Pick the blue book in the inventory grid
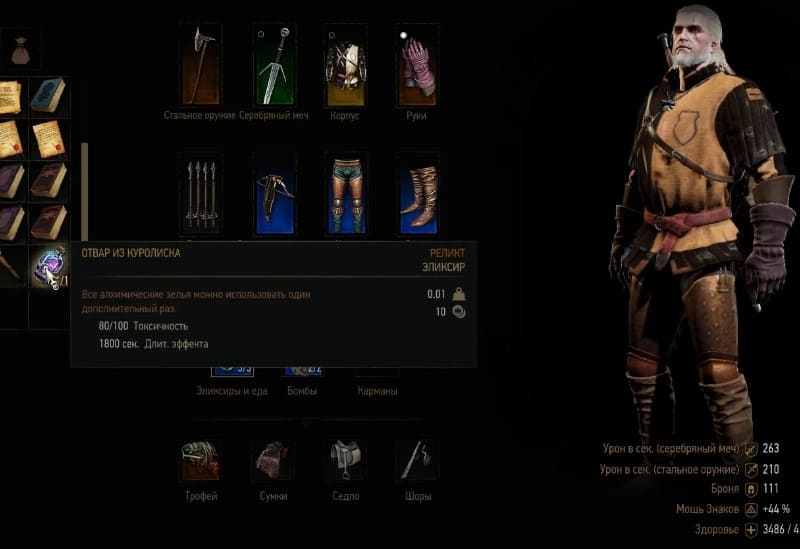The image size is (800, 549). point(47,96)
